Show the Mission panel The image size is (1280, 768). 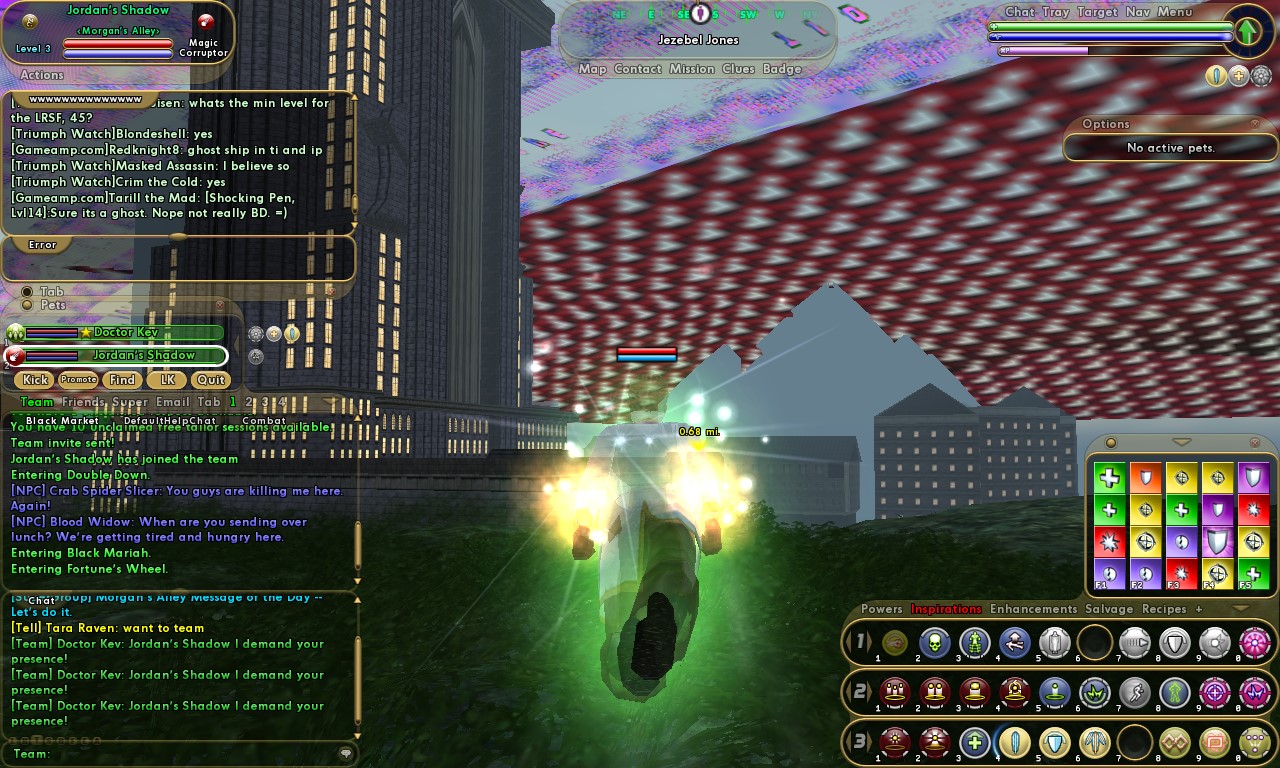[x=692, y=69]
